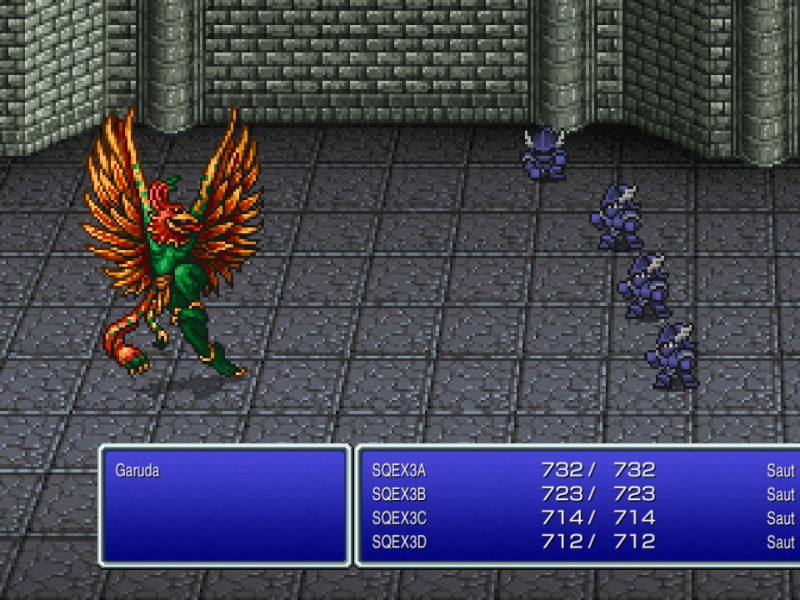Choose party member SQEX3A row
This screenshot has width=800, height=600.
pyautogui.click(x=399, y=470)
